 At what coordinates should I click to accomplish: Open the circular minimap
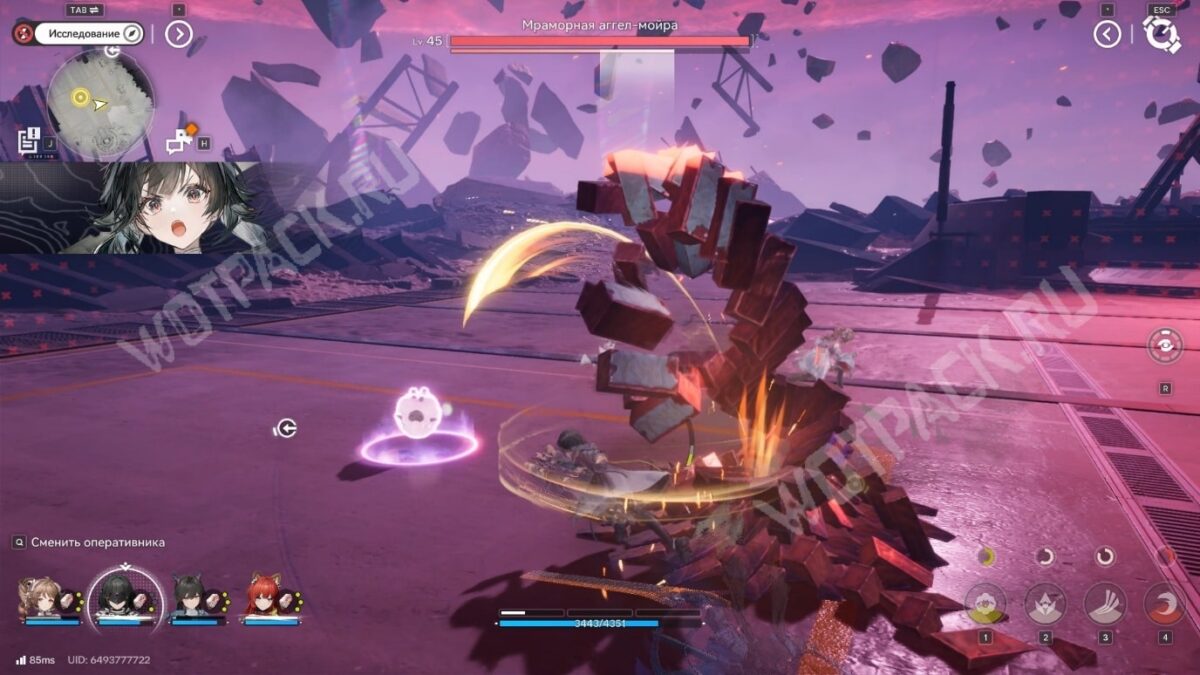[x=100, y=104]
